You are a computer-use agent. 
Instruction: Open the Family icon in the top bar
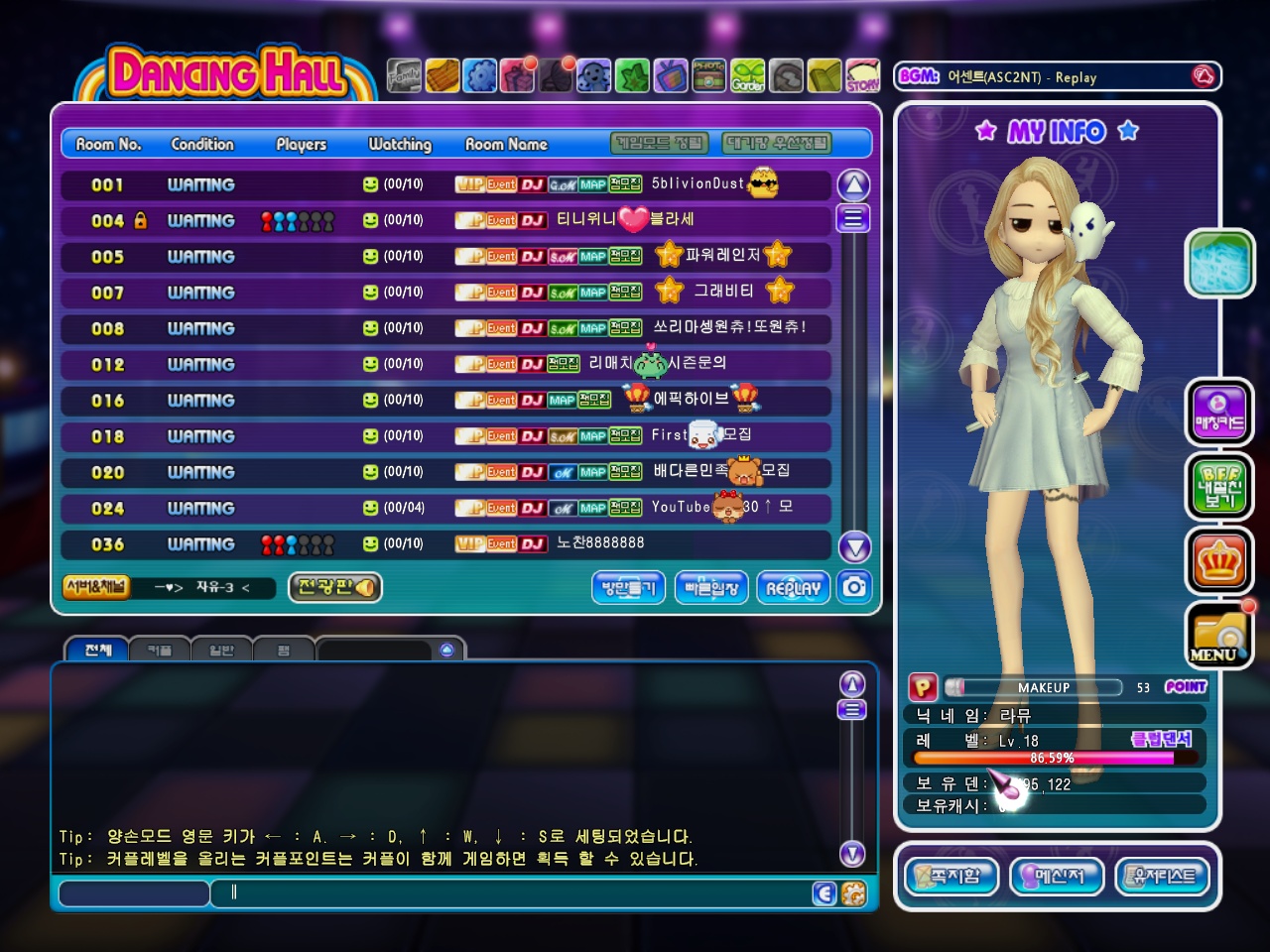point(404,76)
